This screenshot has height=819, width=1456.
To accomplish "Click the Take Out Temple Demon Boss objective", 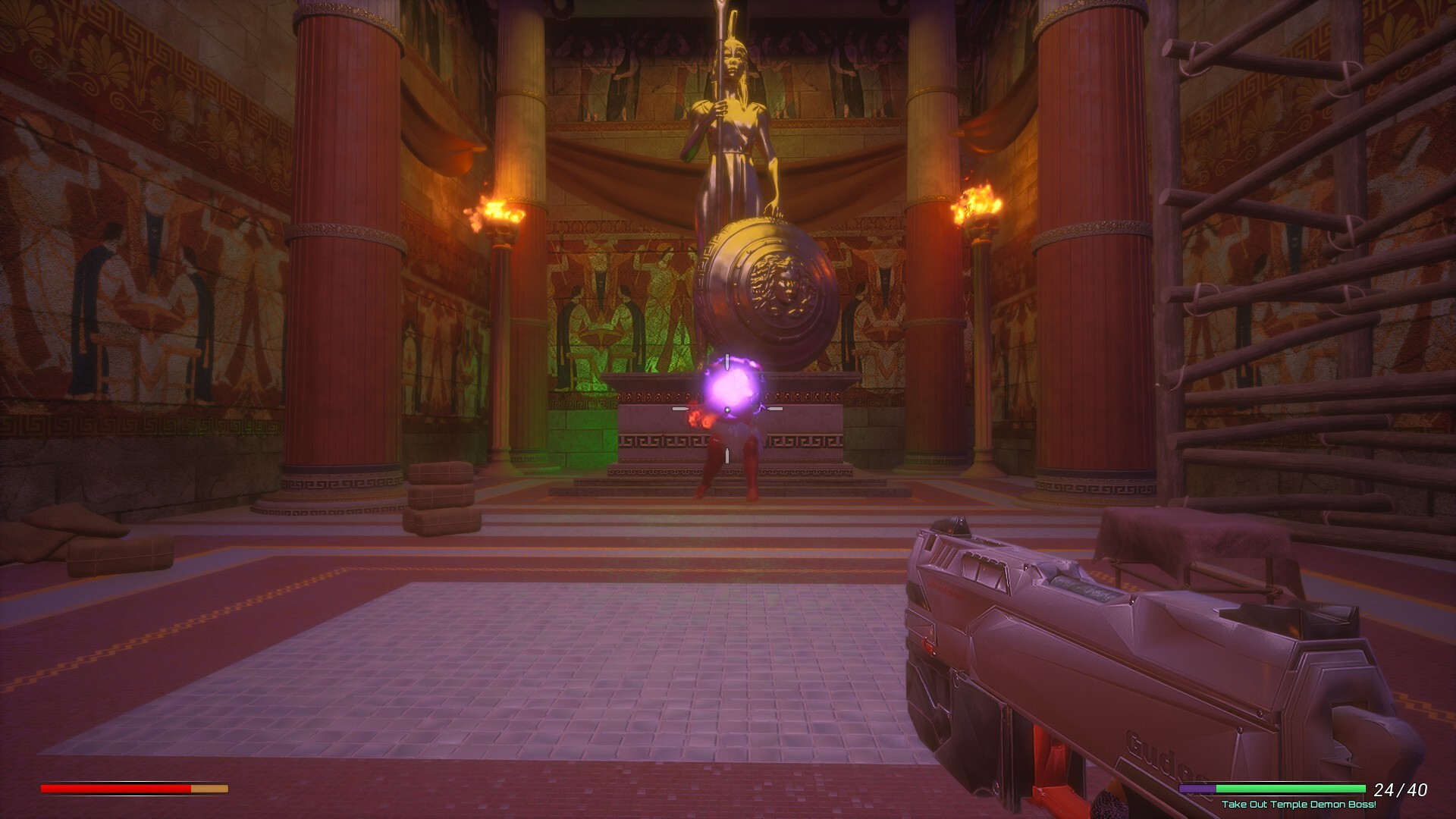I will click(x=1298, y=805).
